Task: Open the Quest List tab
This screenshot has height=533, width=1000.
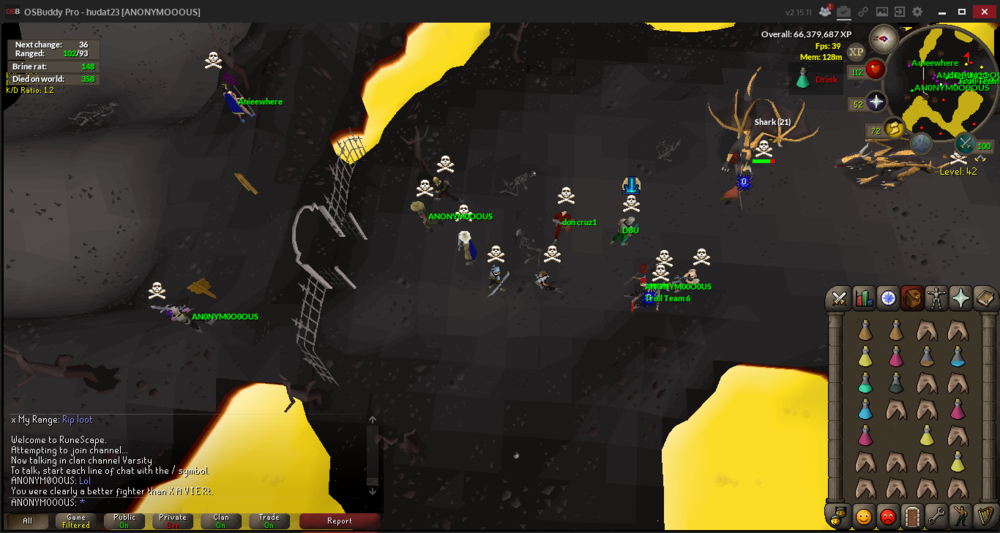Action: pyautogui.click(x=887, y=298)
